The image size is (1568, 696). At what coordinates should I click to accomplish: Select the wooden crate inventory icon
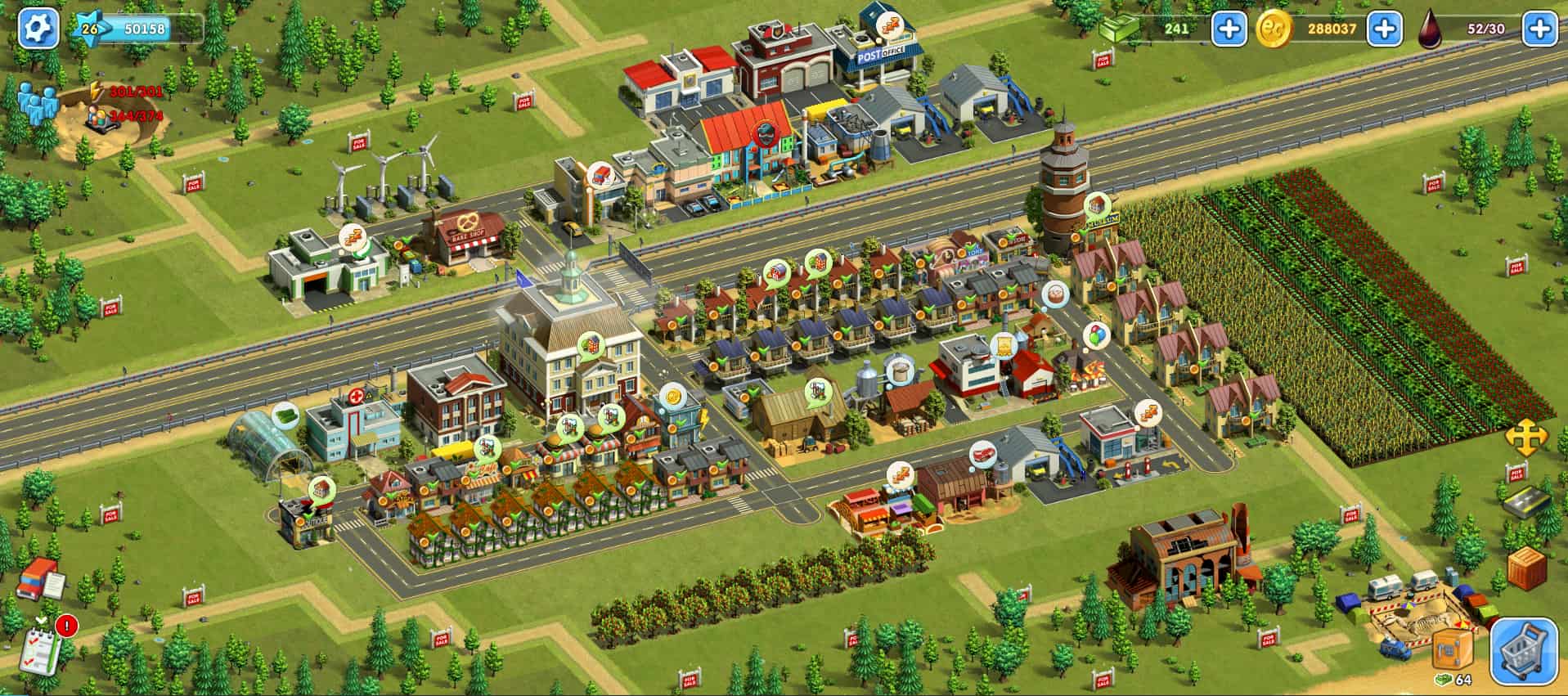[x=1526, y=568]
